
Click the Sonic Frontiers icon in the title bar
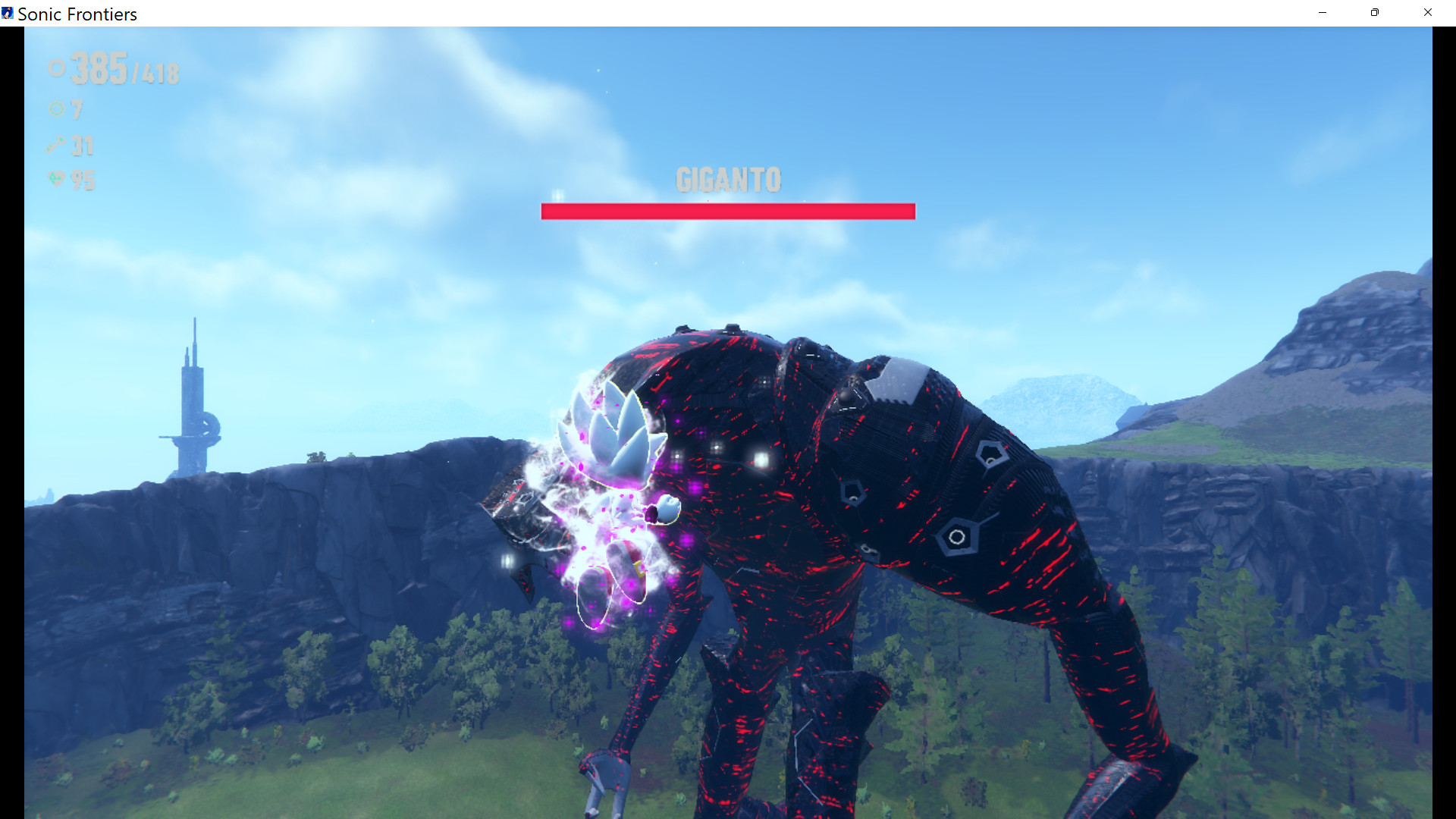click(10, 13)
